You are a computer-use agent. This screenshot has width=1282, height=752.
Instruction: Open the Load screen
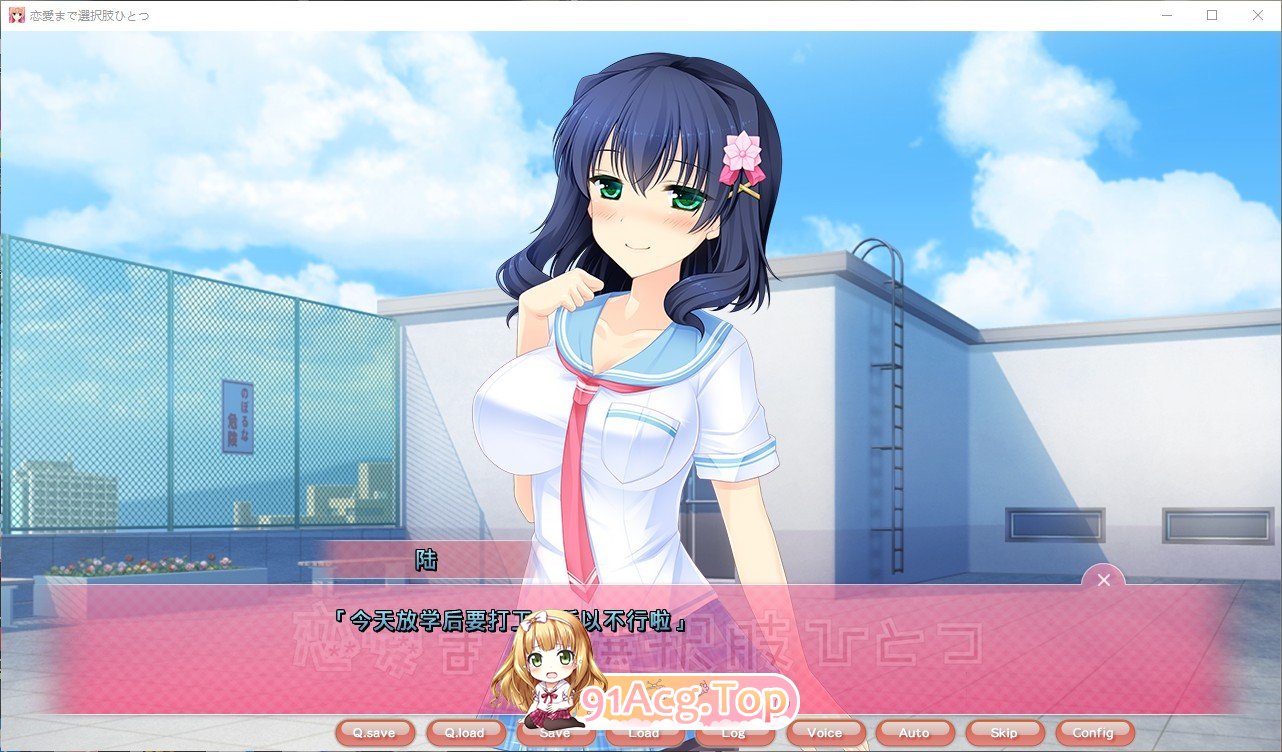644,732
